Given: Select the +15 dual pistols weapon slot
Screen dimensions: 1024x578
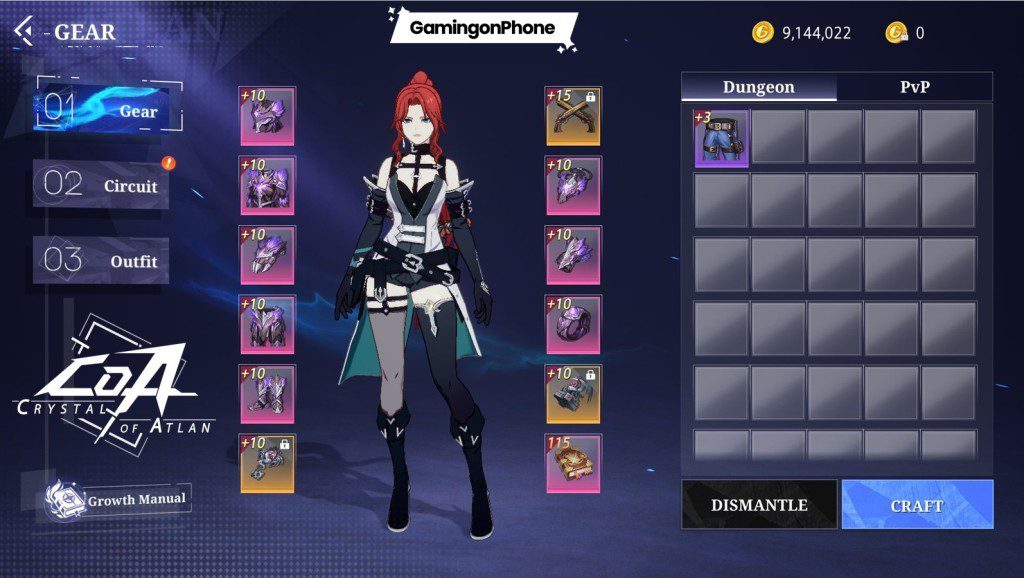Looking at the screenshot, I should pos(573,116).
